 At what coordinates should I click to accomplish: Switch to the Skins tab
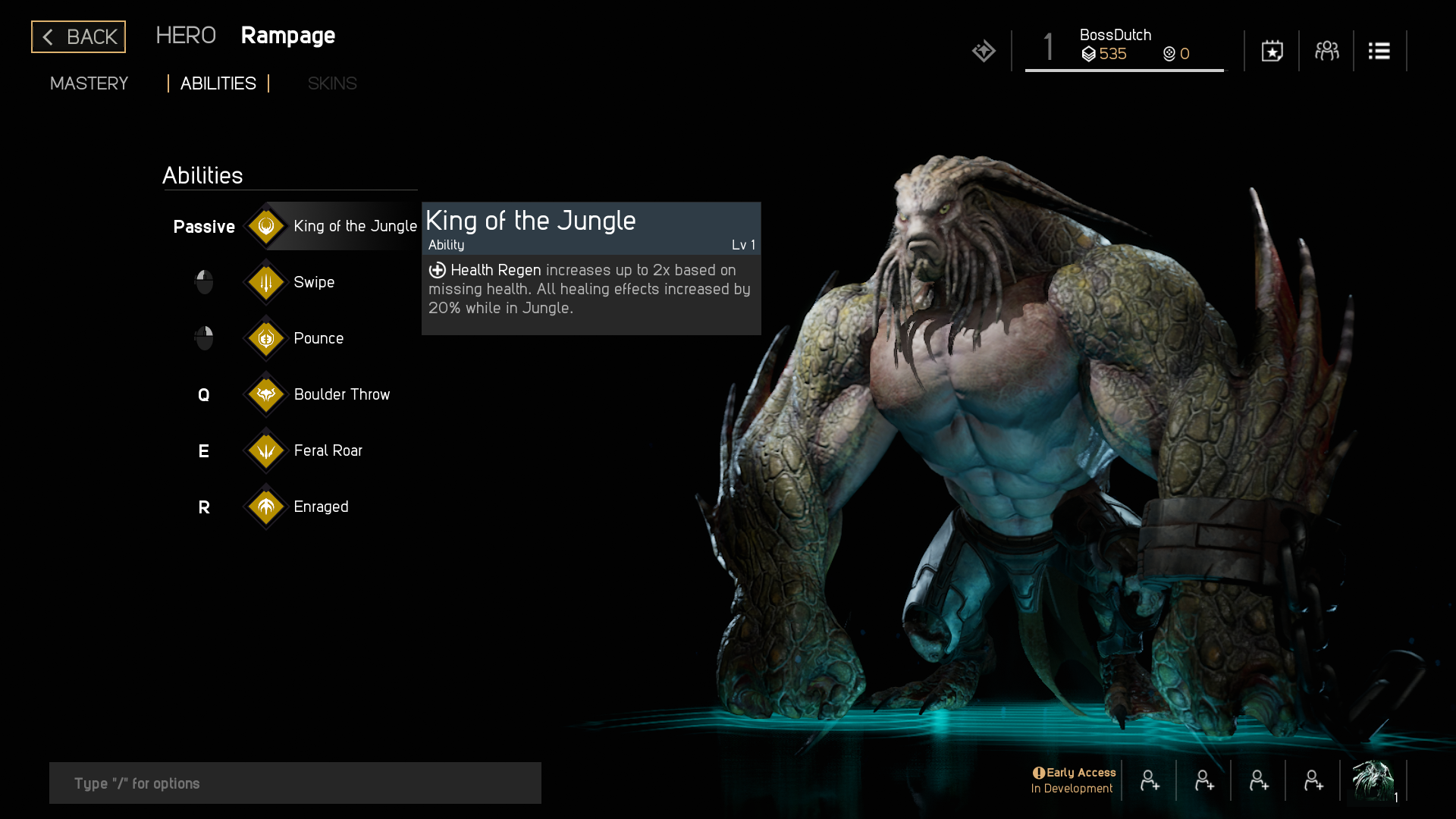point(331,83)
